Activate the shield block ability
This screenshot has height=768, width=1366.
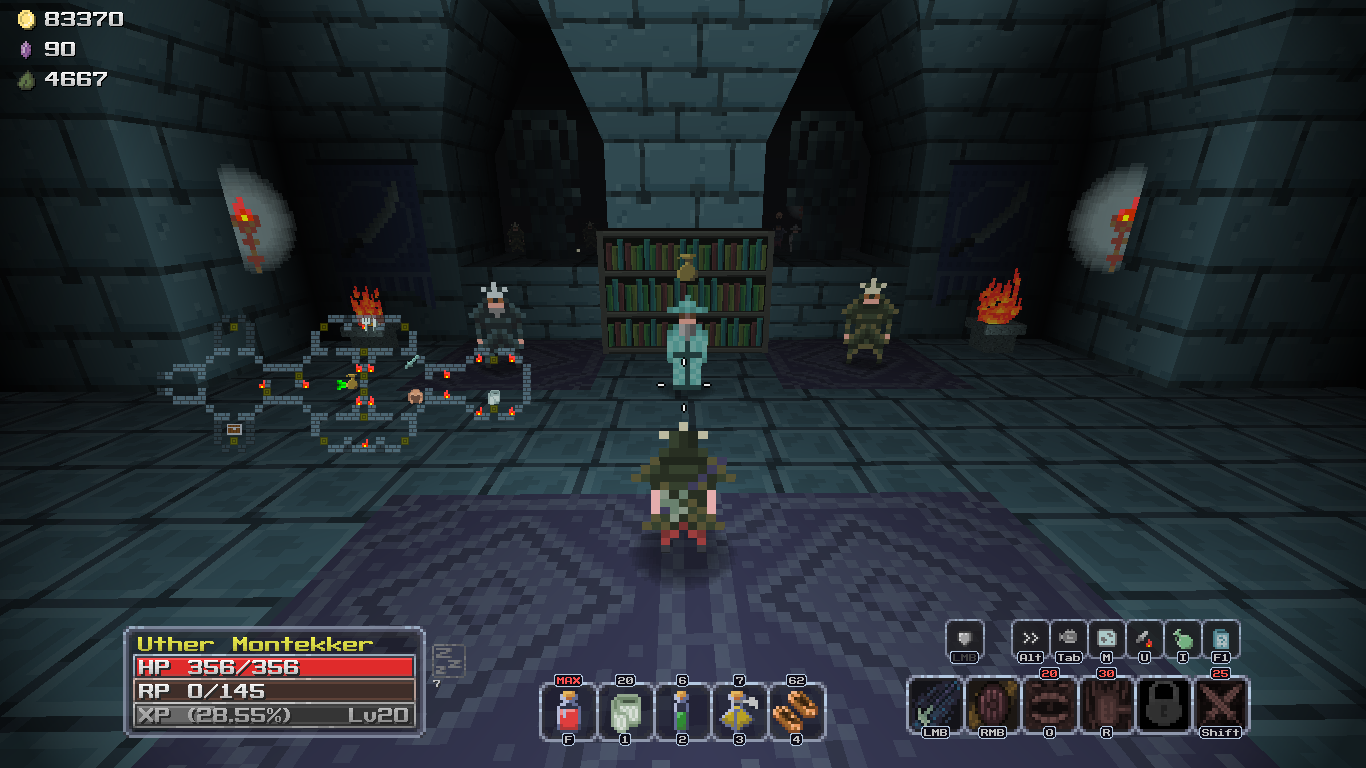[992, 704]
